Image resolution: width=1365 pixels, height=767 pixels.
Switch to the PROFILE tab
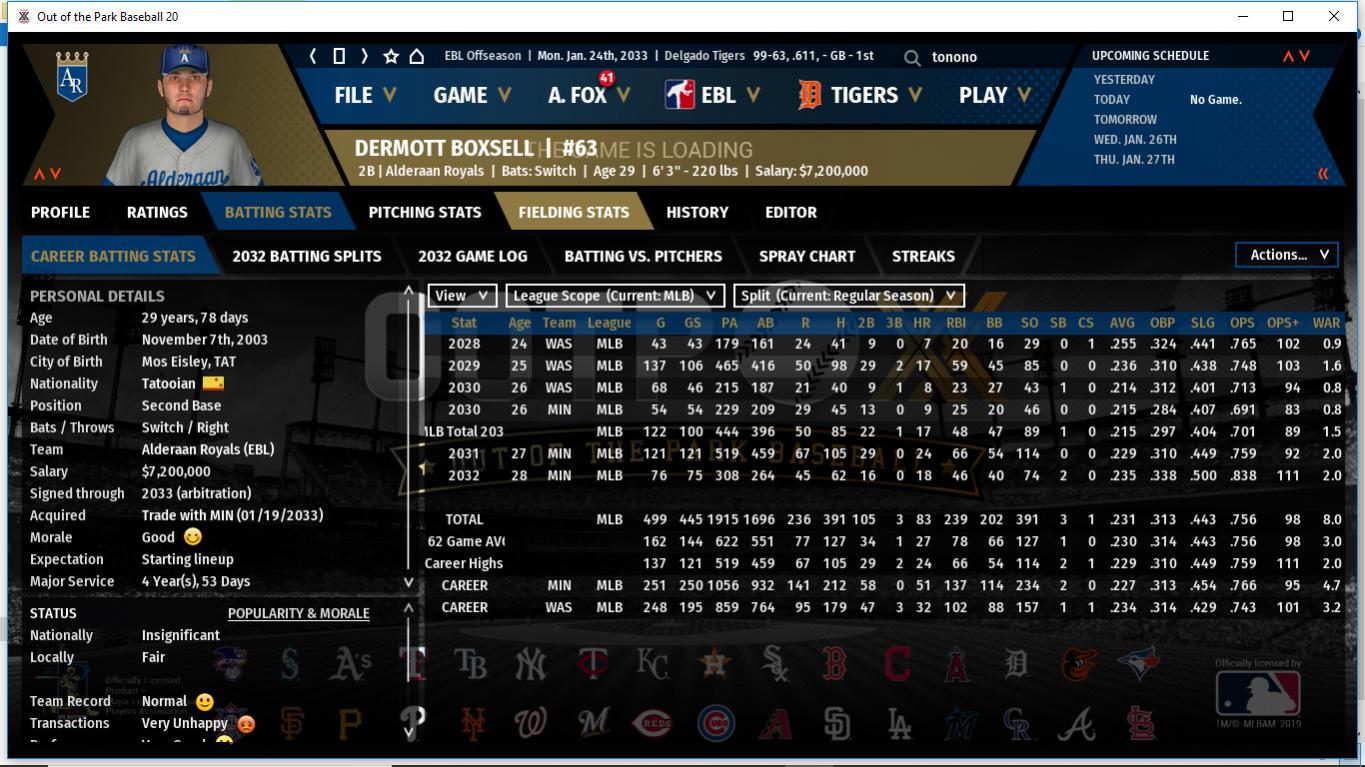[60, 212]
